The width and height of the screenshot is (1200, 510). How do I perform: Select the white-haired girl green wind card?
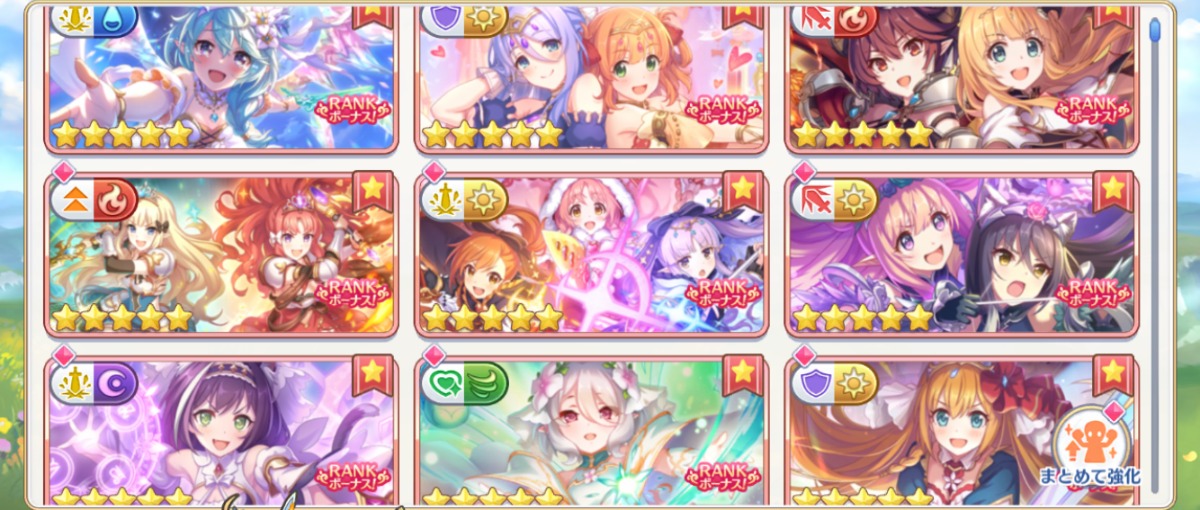(591, 432)
